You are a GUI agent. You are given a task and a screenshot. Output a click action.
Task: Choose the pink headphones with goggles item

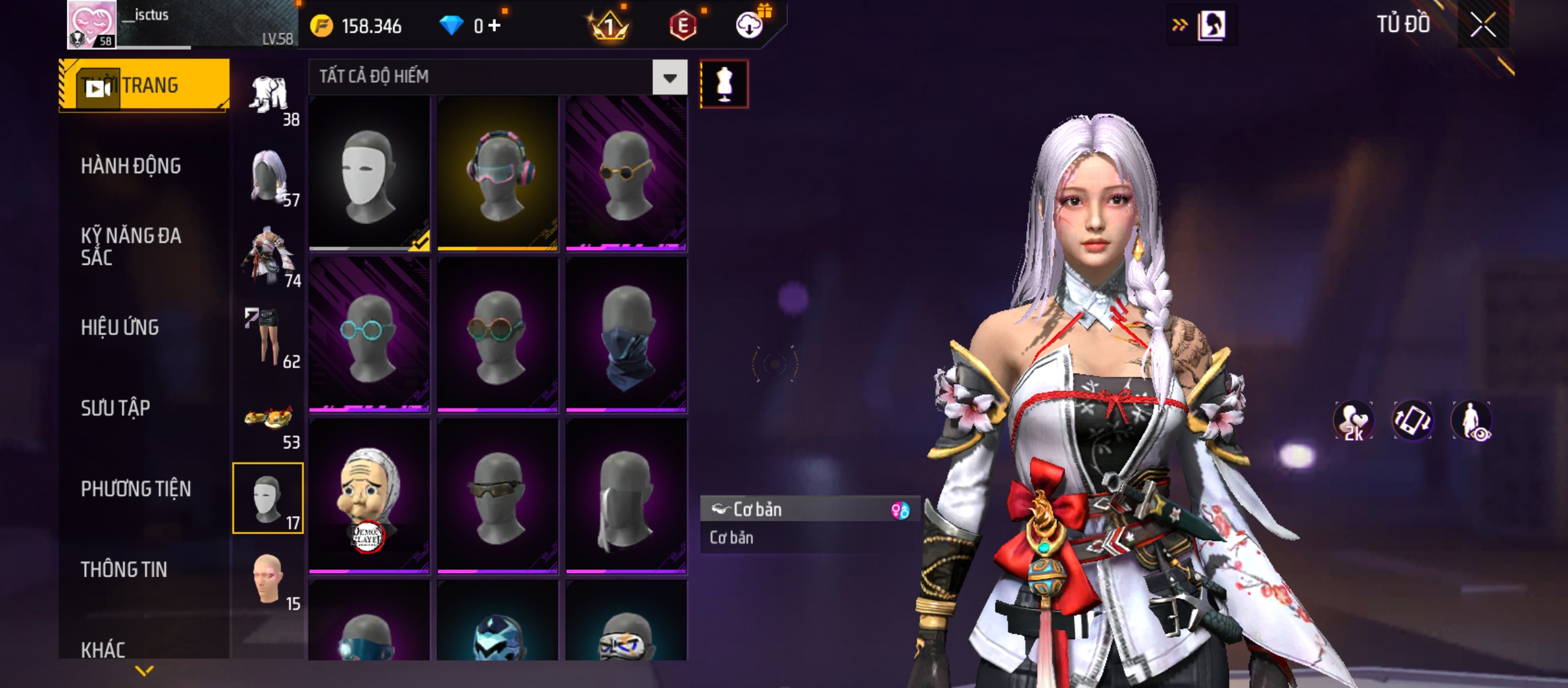pyautogui.click(x=498, y=173)
